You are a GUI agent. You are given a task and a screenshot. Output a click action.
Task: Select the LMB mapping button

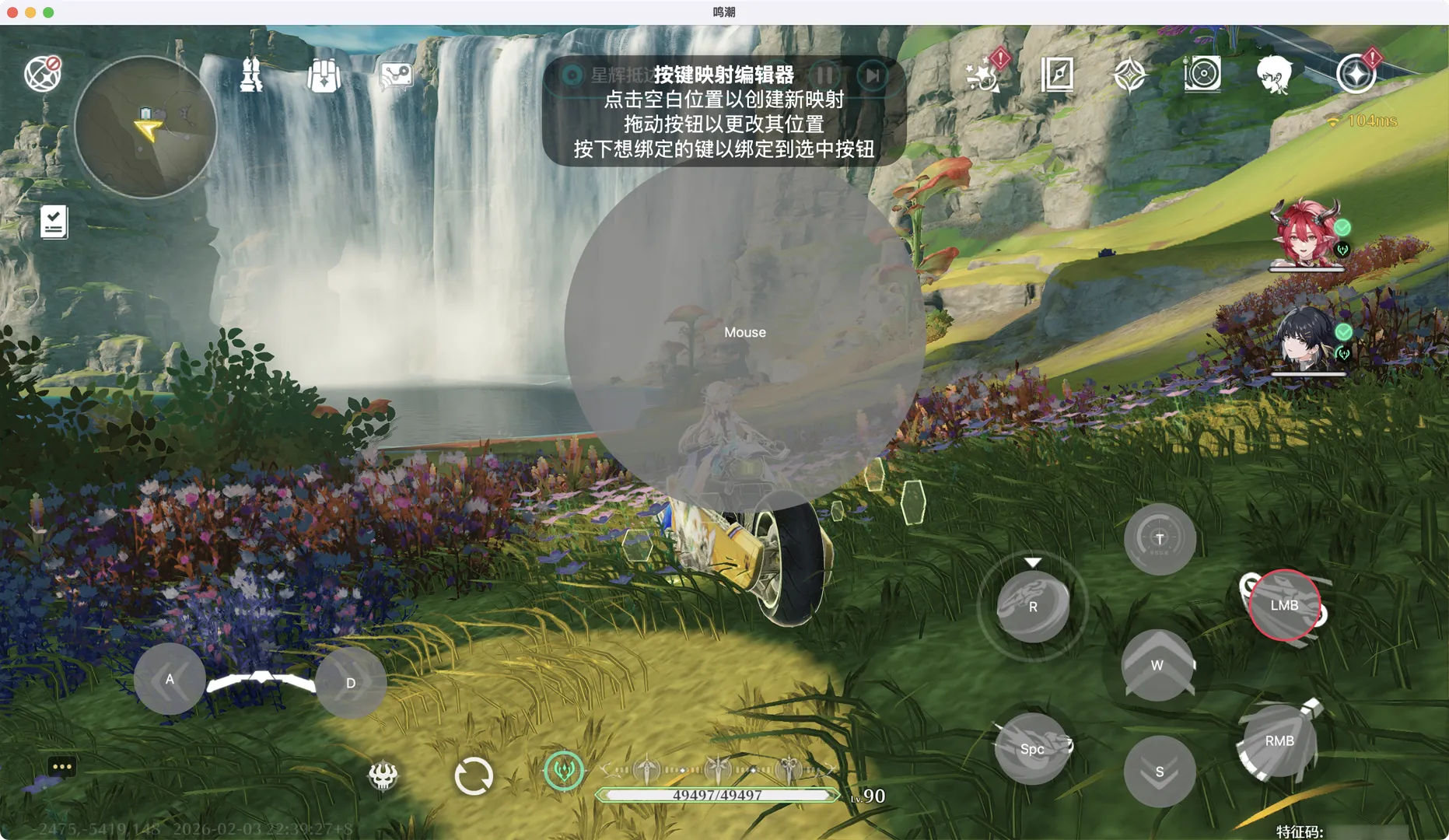pyautogui.click(x=1284, y=605)
